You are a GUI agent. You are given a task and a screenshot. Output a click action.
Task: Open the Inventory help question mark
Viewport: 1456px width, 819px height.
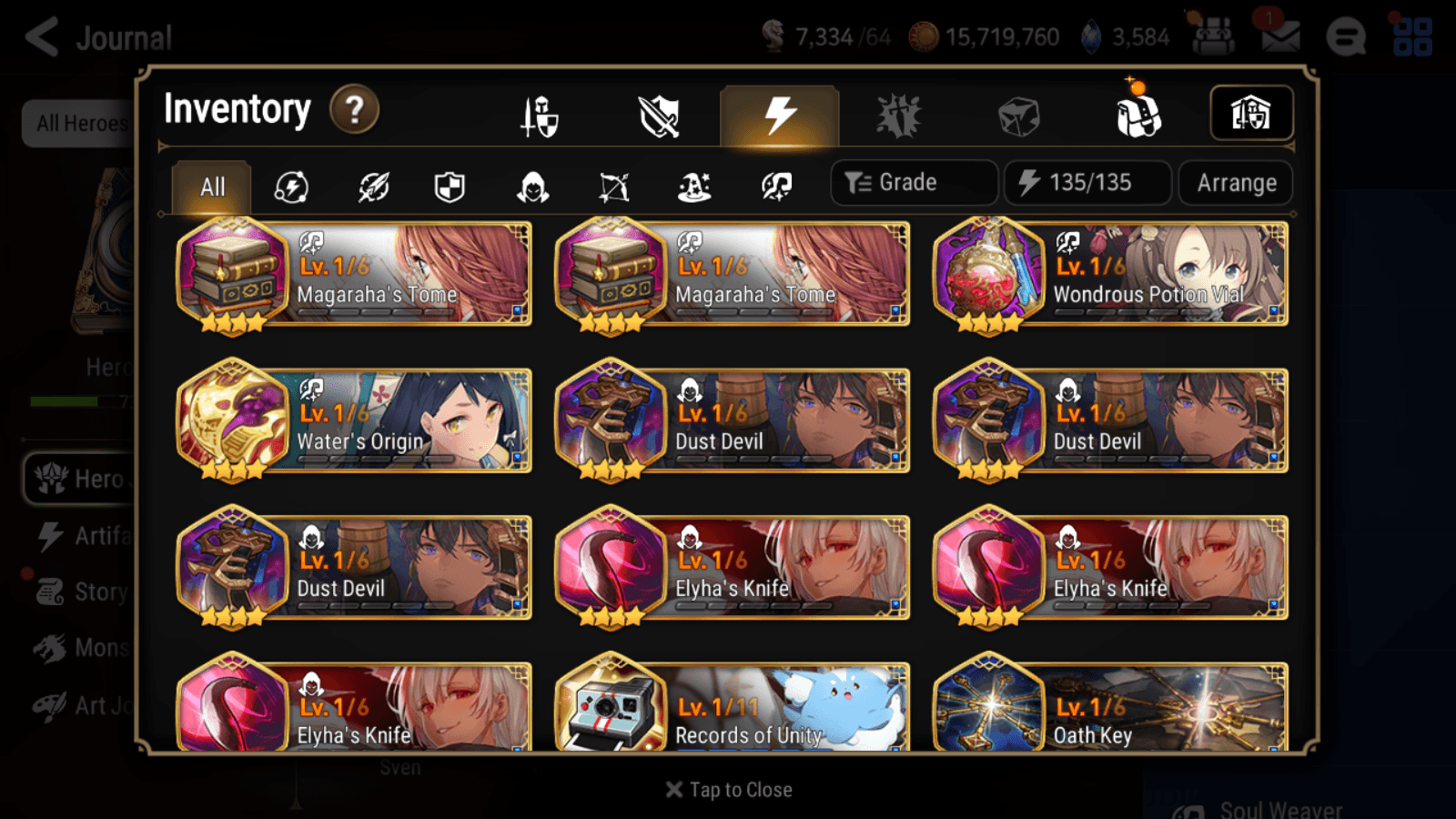point(354,108)
